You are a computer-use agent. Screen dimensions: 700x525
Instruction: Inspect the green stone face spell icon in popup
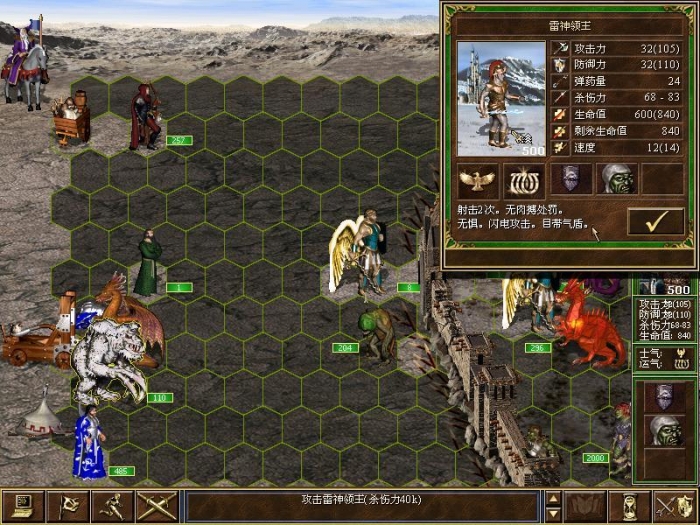pos(616,179)
